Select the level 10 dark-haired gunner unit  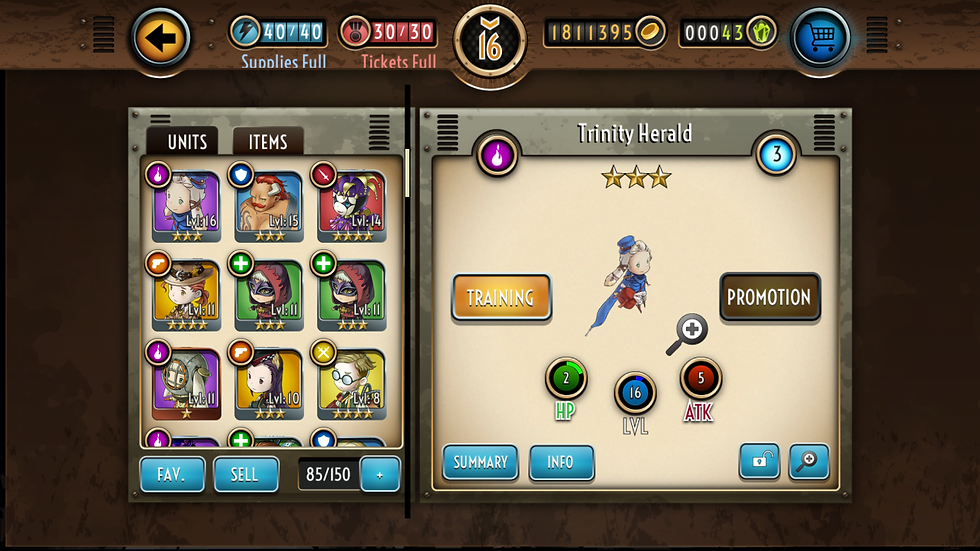tap(269, 385)
